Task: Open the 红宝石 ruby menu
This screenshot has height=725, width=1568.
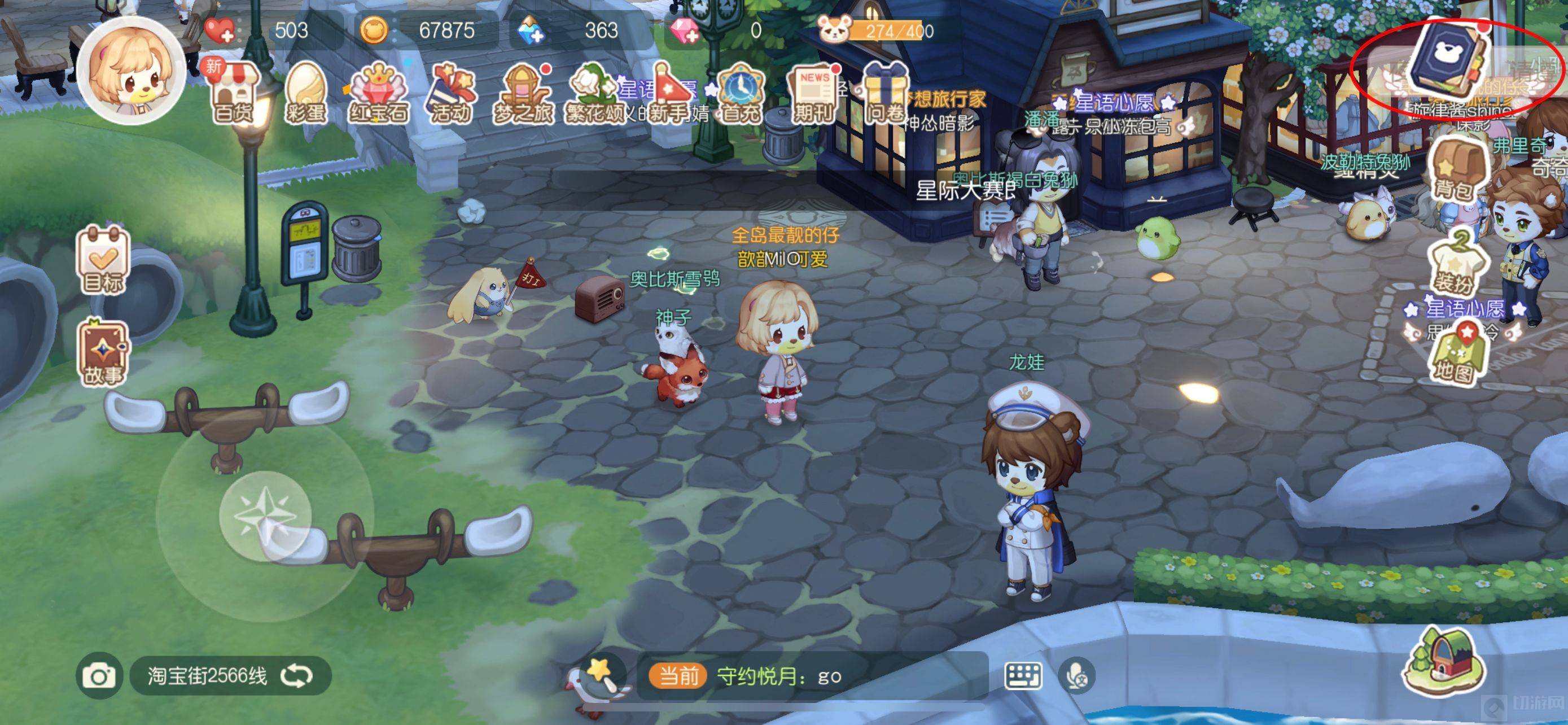Action: coord(378,94)
